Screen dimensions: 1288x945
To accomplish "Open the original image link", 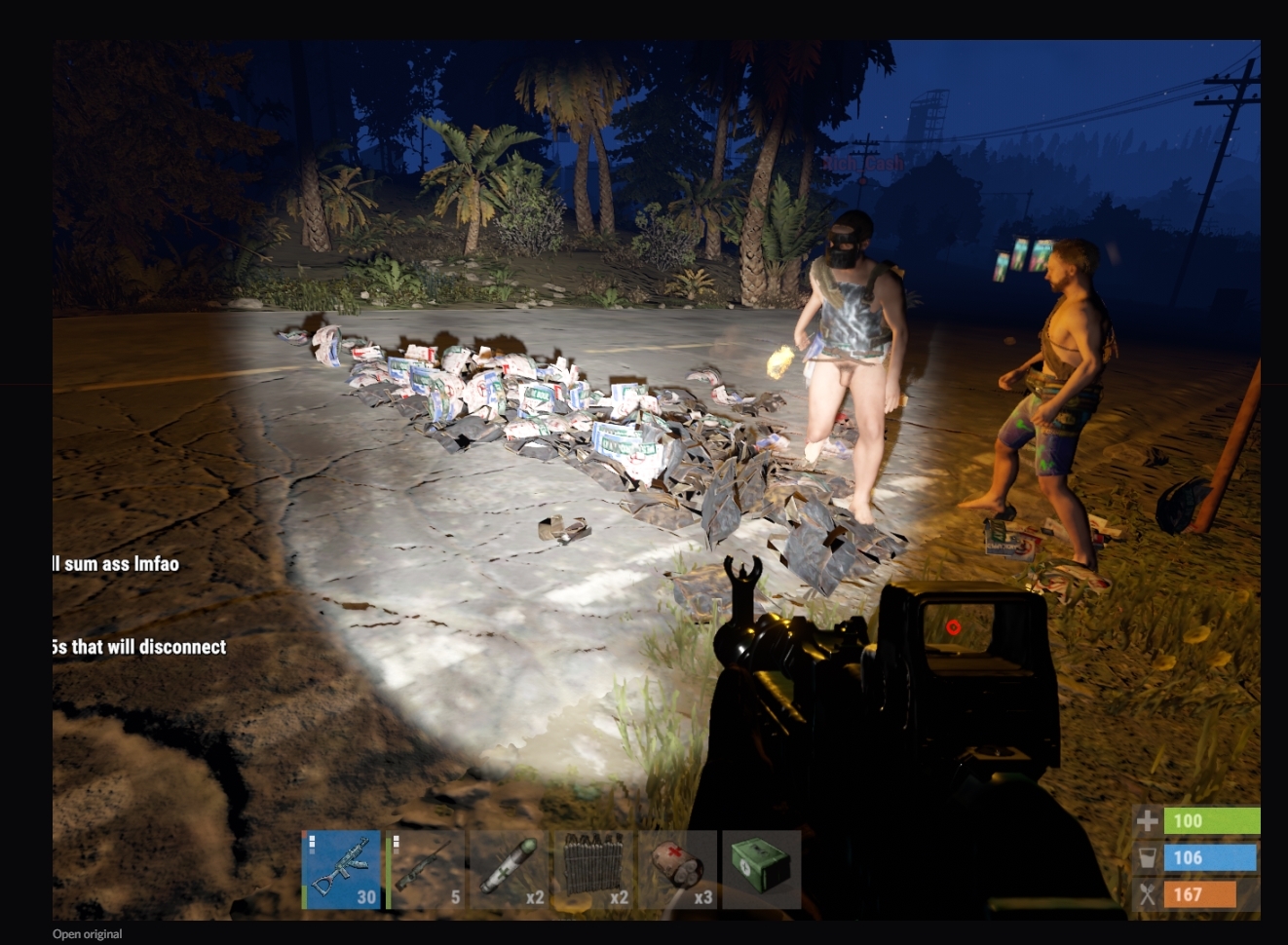I will tap(88, 934).
